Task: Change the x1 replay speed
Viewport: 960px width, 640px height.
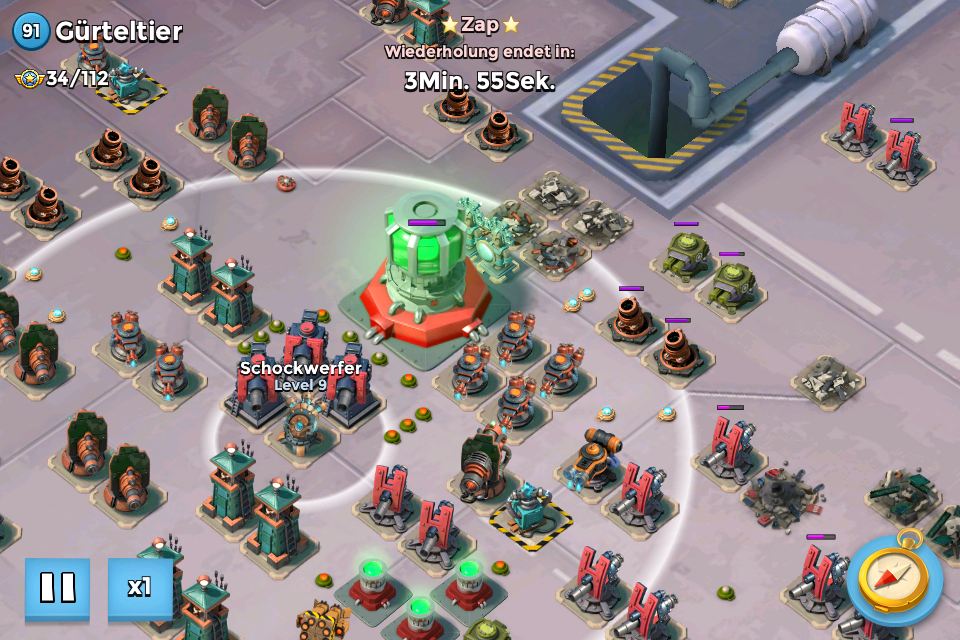Action: click(140, 588)
